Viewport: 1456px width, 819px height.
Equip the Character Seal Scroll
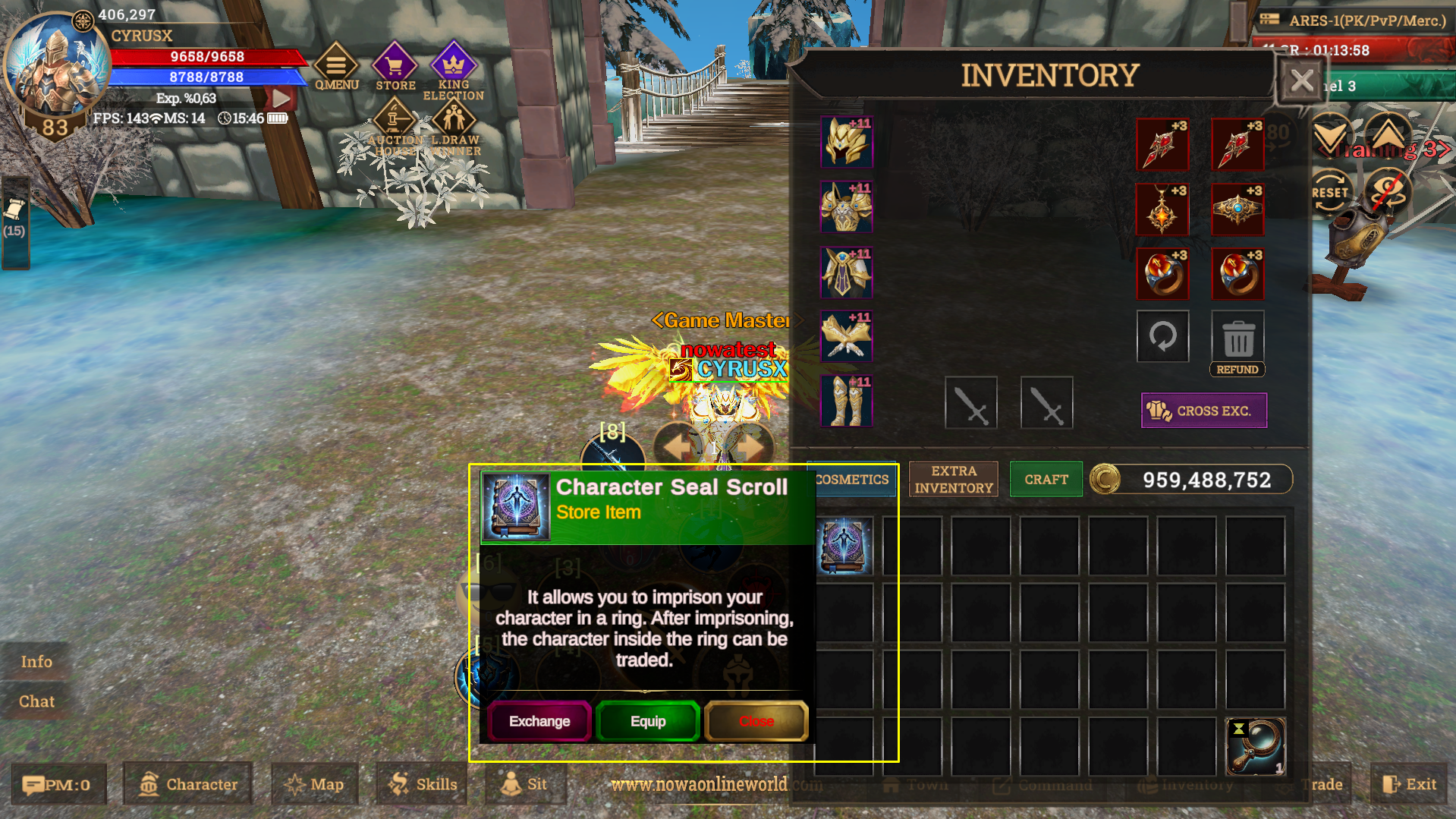[x=647, y=721]
